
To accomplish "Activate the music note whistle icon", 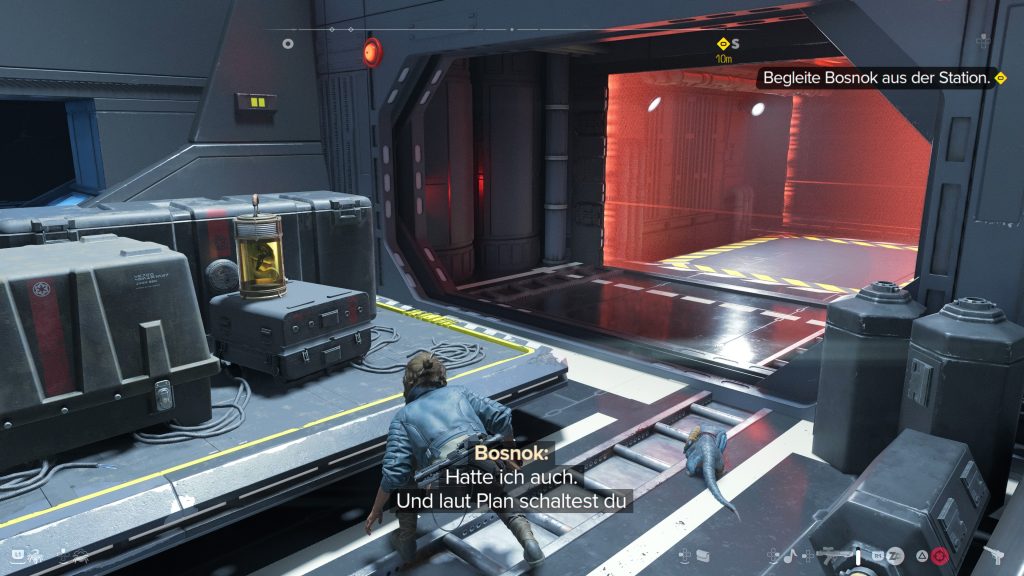I will (788, 555).
